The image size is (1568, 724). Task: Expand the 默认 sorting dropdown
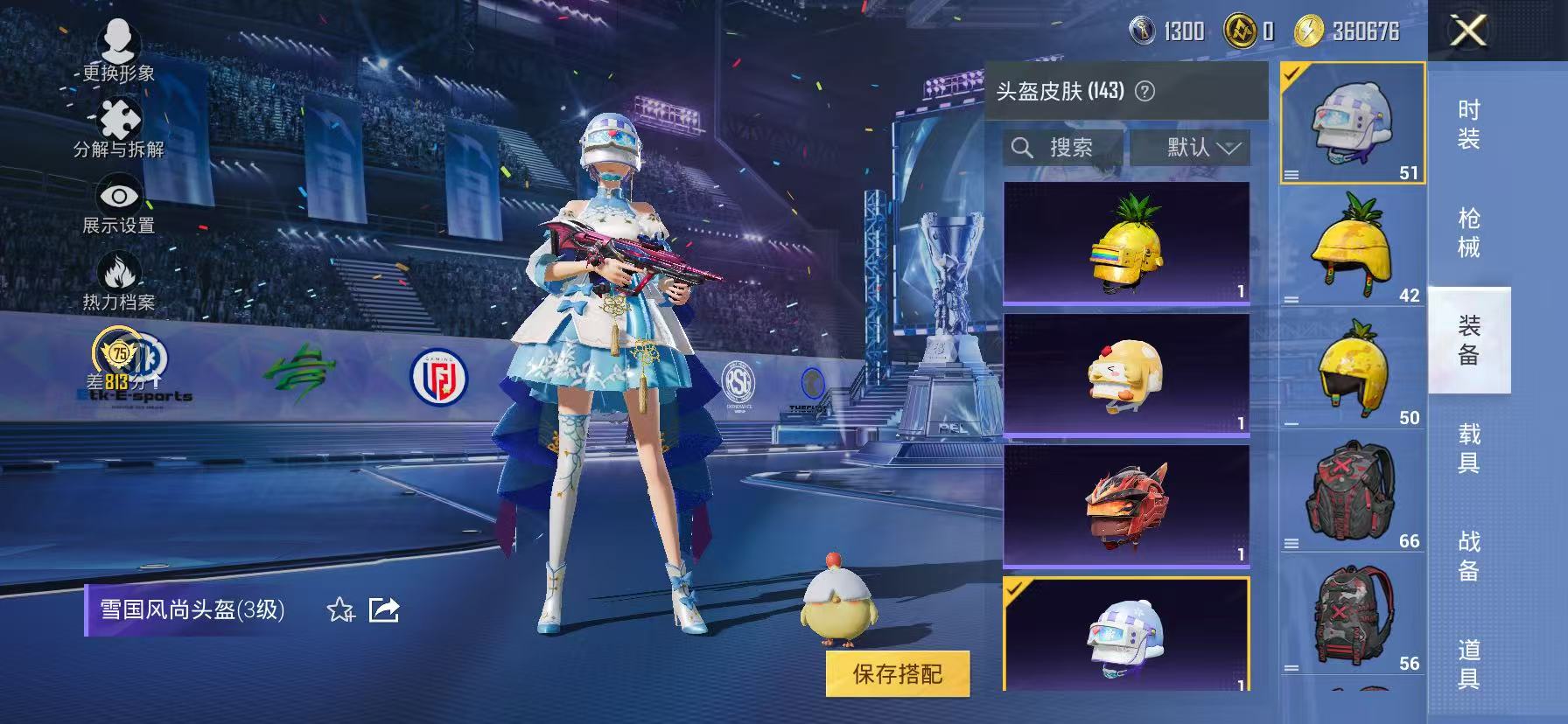tap(1195, 147)
